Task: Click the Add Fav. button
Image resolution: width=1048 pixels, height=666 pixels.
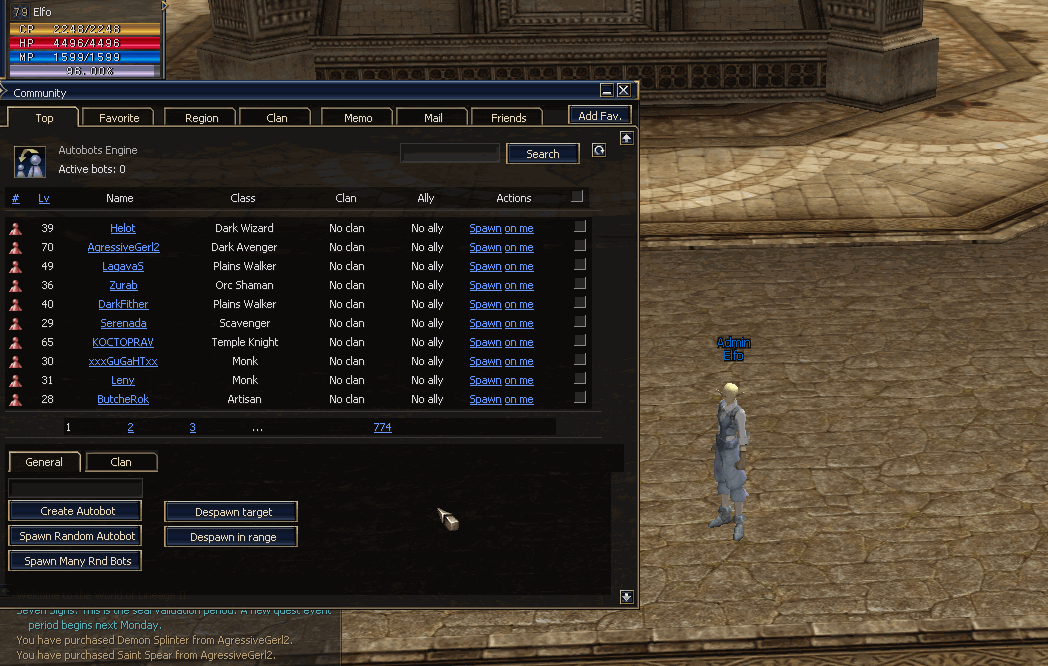Action: point(600,116)
